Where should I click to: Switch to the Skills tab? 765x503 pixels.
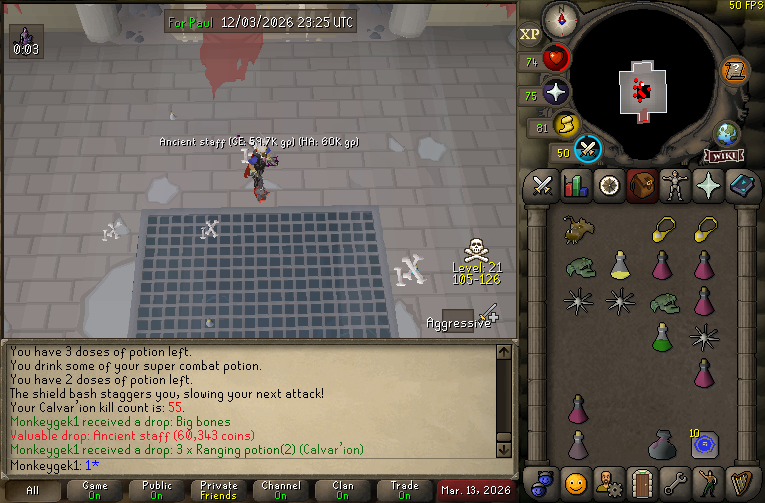click(x=575, y=186)
